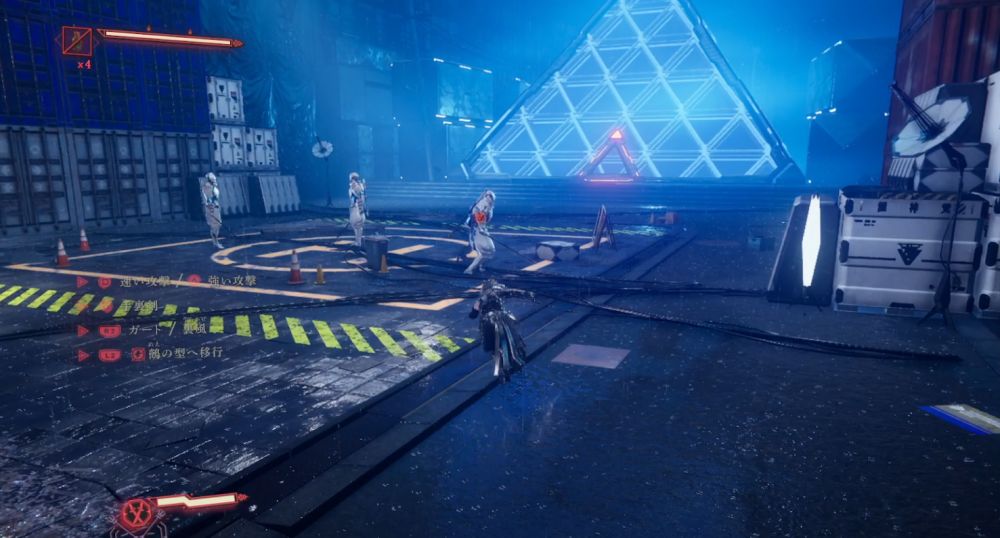1000x538 pixels.
Task: Select the healing item icon marked x4
Action: point(77,40)
